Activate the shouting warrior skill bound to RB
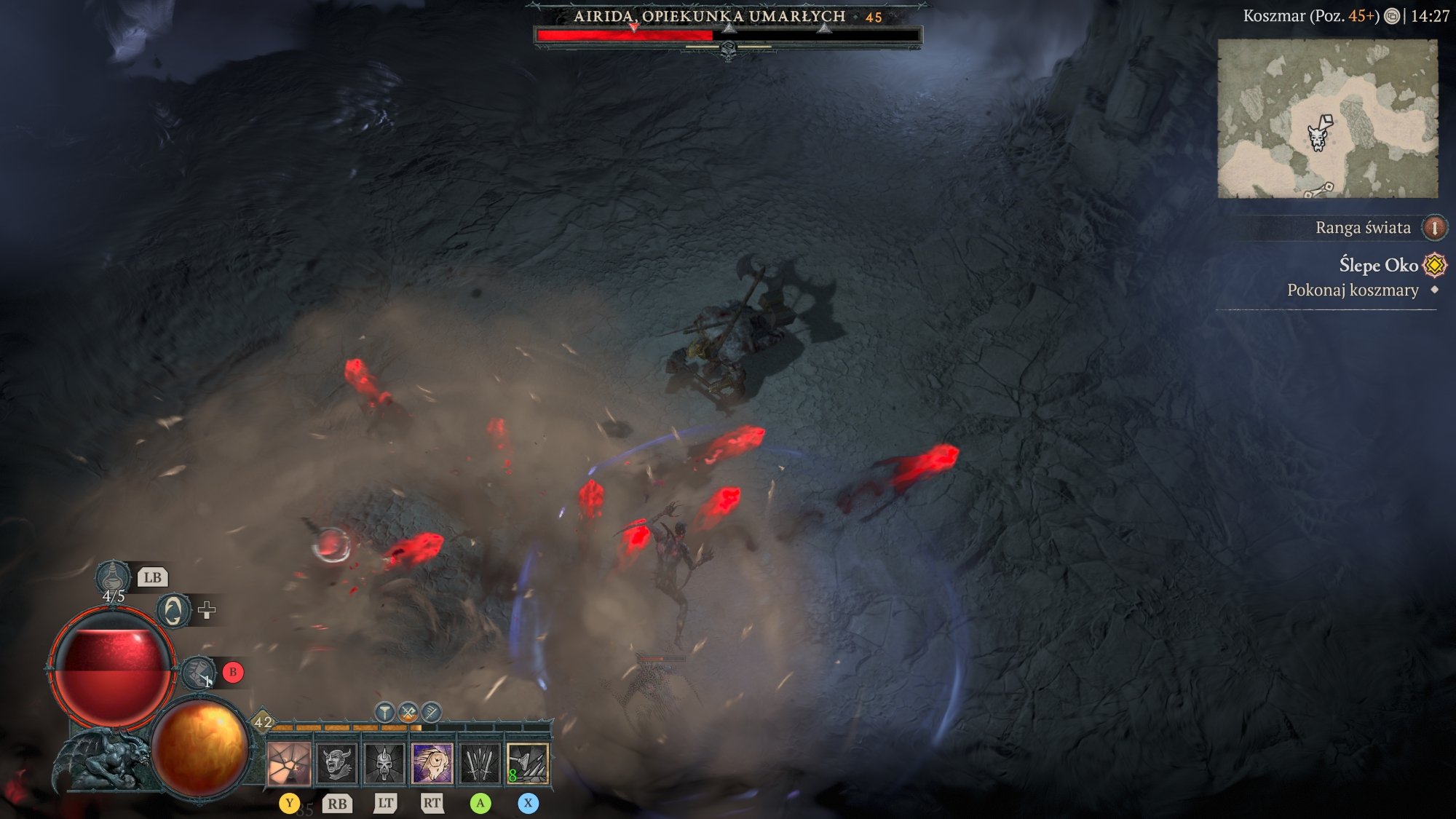Screen dimensions: 1456x819 point(335,765)
